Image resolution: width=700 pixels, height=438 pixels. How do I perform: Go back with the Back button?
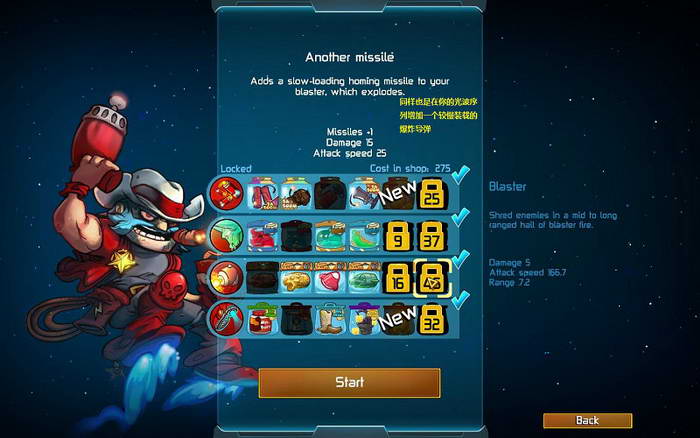point(587,420)
